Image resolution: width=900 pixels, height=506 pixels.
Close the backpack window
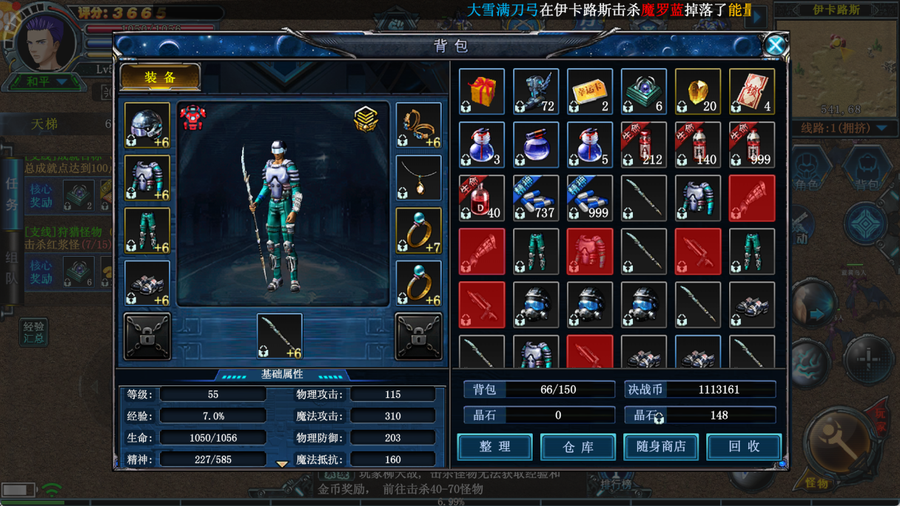775,45
